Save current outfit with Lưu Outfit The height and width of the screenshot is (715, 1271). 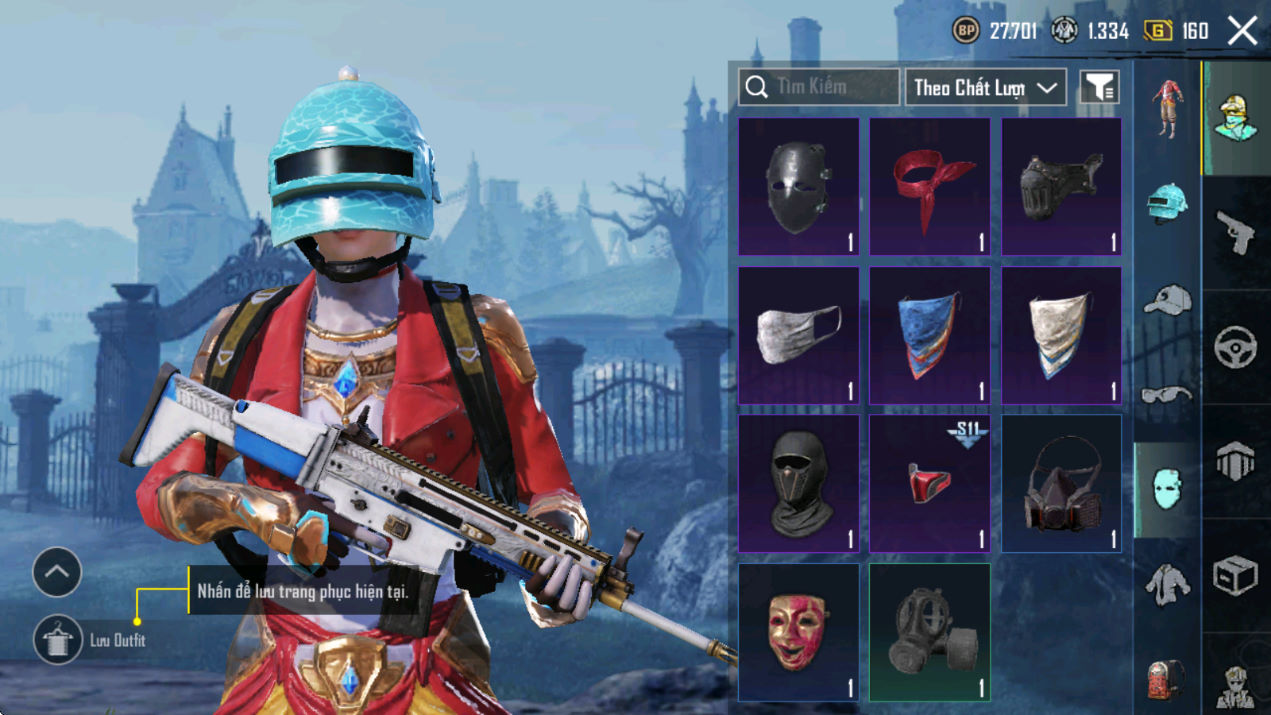click(58, 640)
